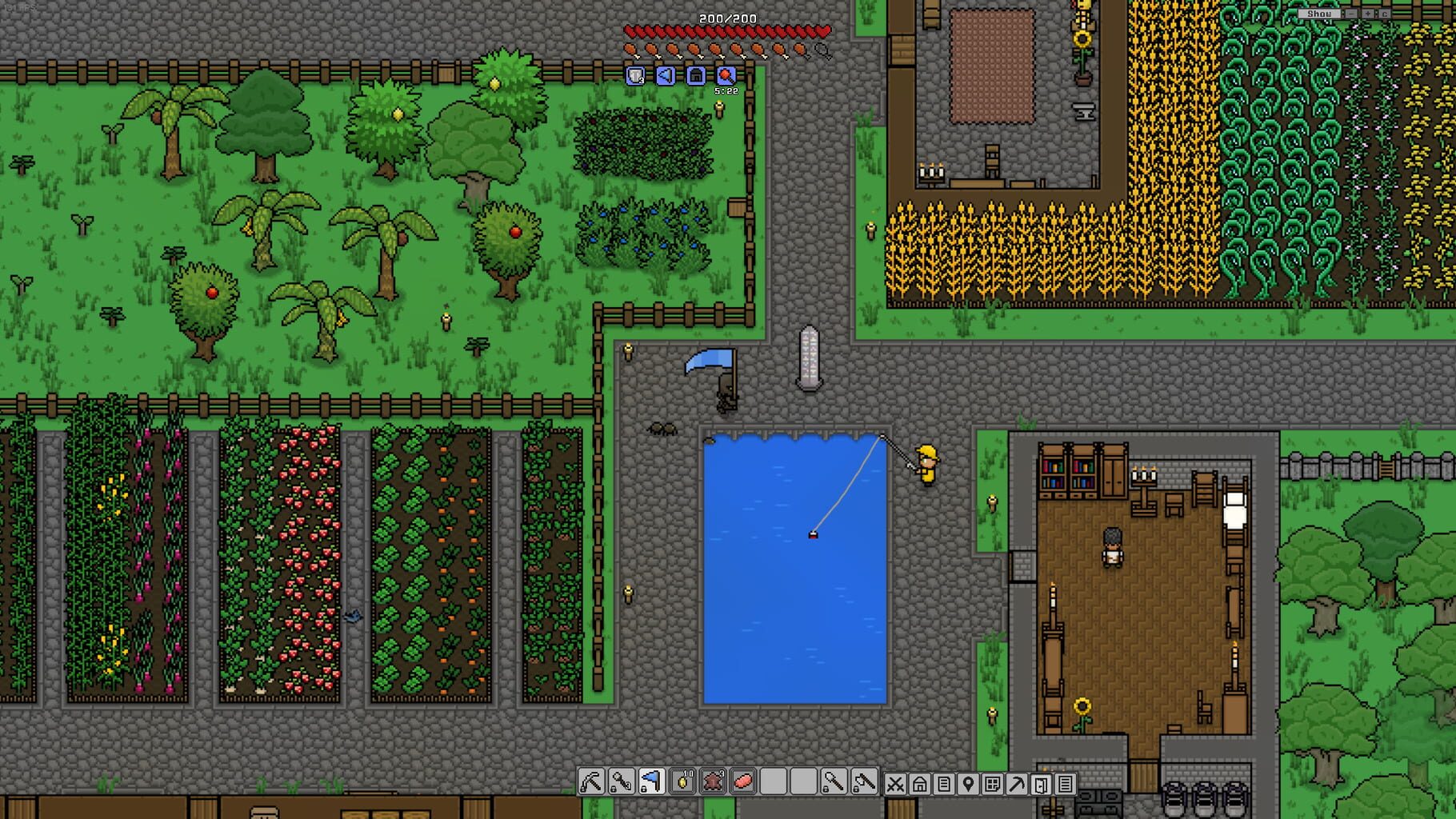Click the c button in the top-right corner
Viewport: 1456px width, 819px height.
click(x=1385, y=14)
